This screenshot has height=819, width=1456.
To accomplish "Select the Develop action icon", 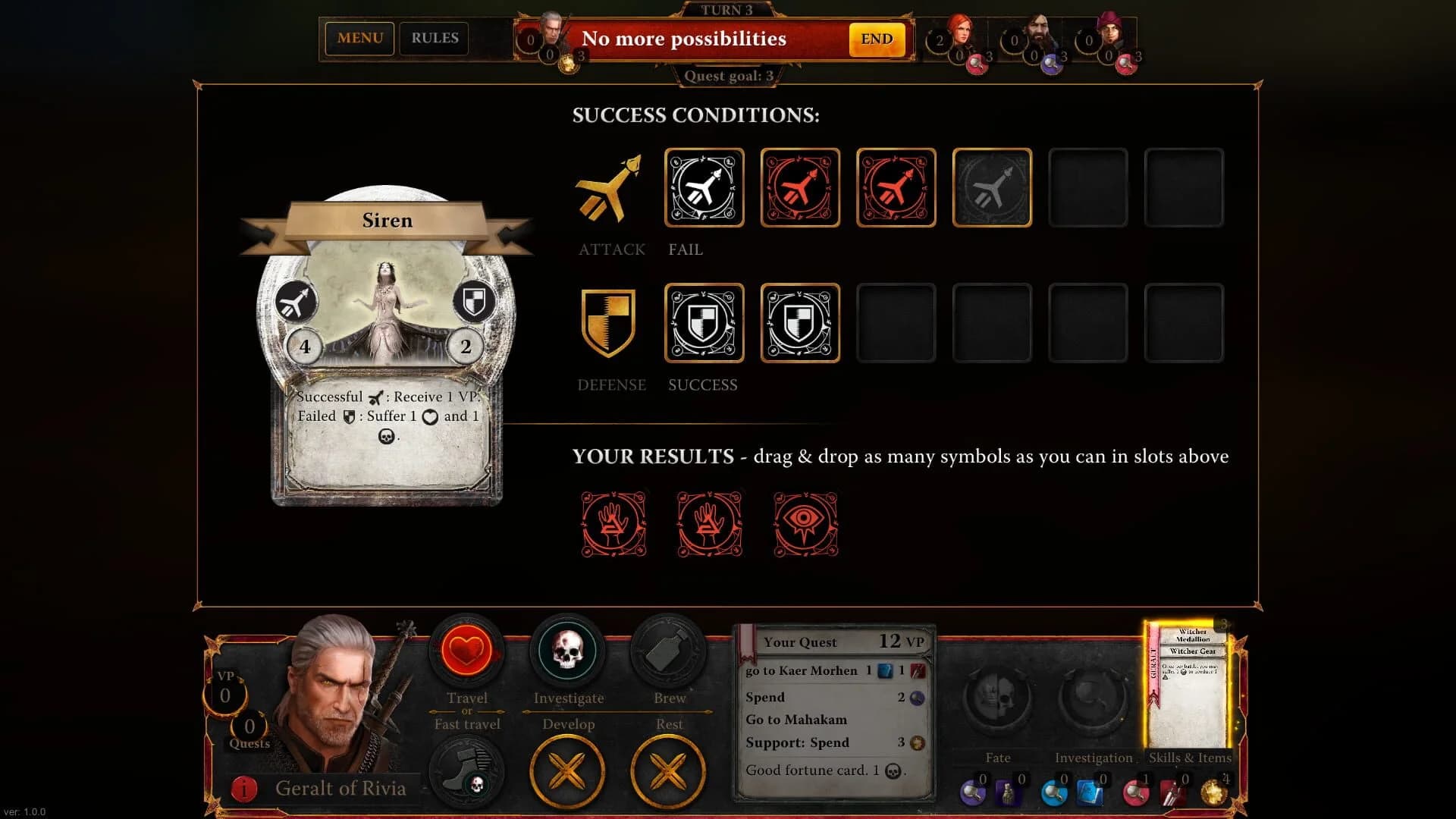I will click(x=567, y=771).
